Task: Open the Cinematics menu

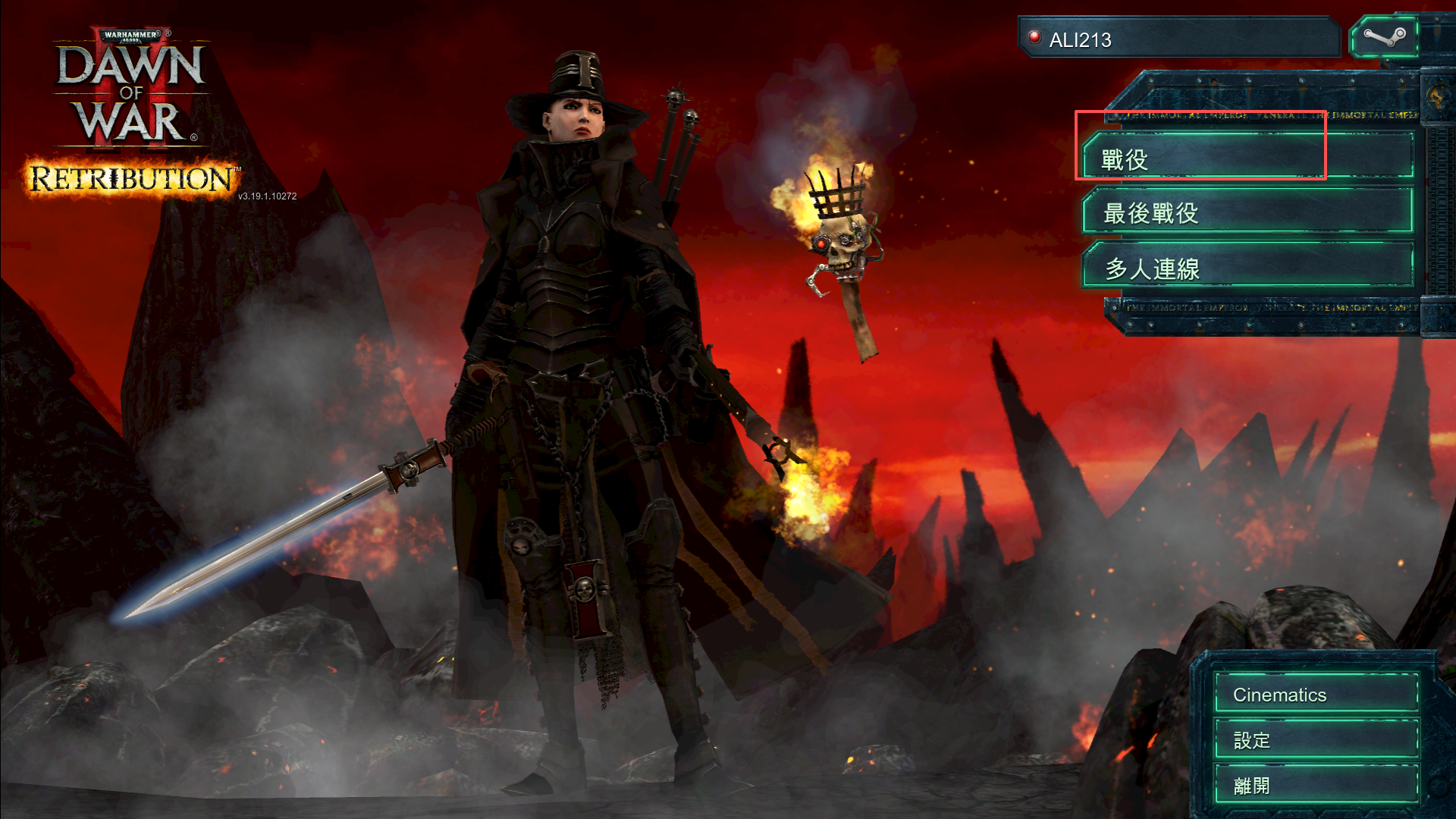Action: (1316, 694)
